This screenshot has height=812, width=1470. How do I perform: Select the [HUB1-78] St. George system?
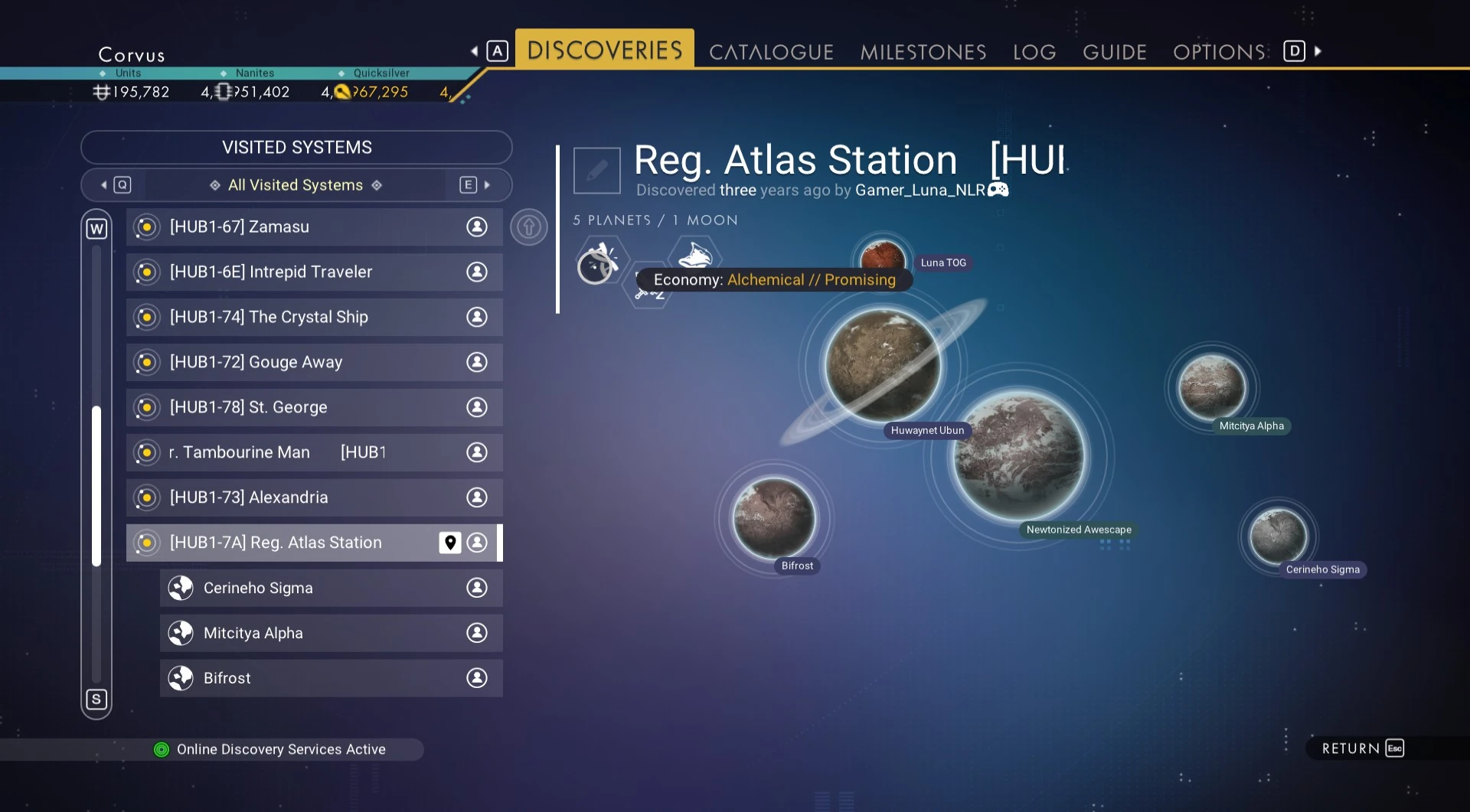tap(314, 408)
